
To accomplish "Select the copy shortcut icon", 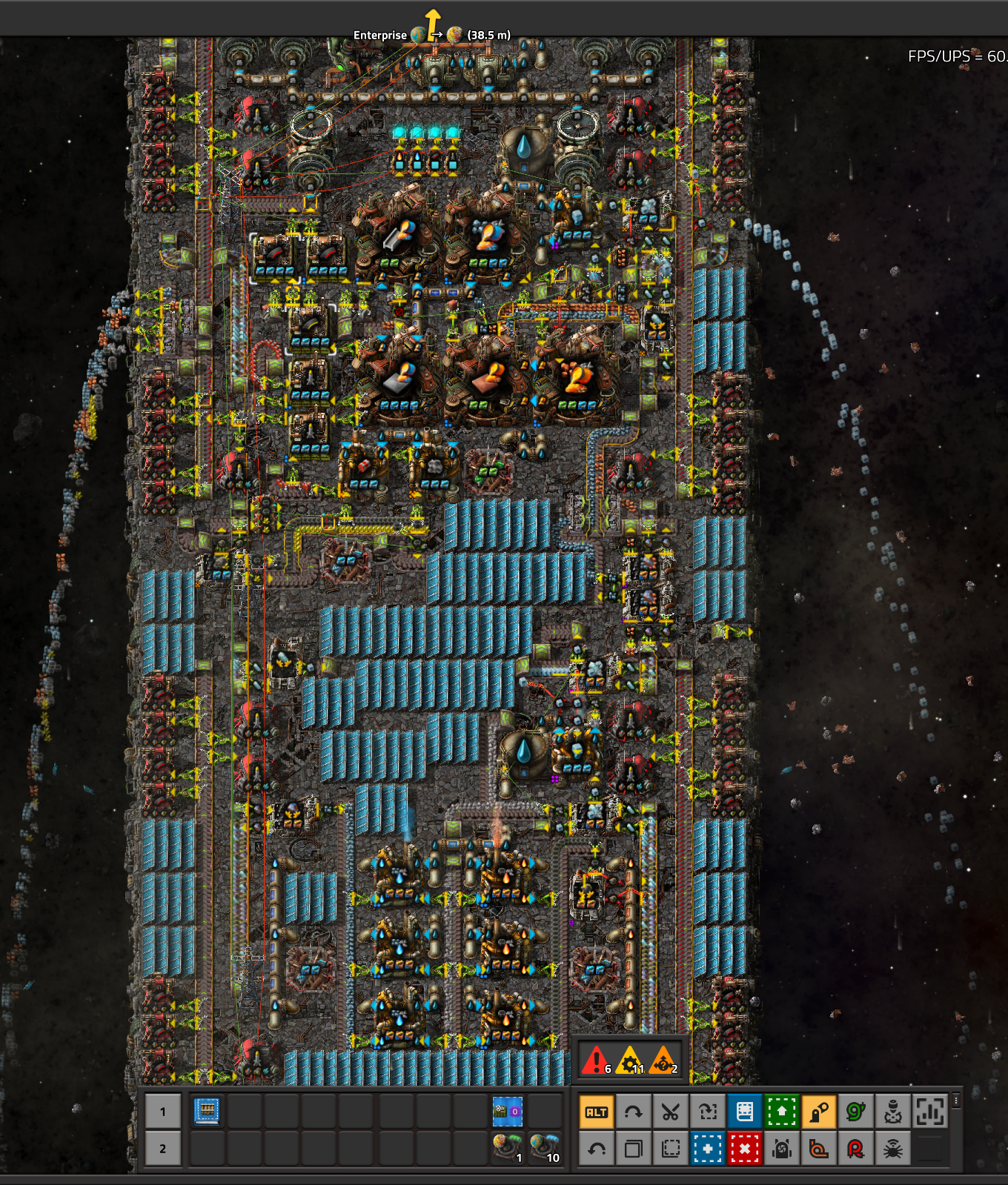I will tap(634, 1149).
